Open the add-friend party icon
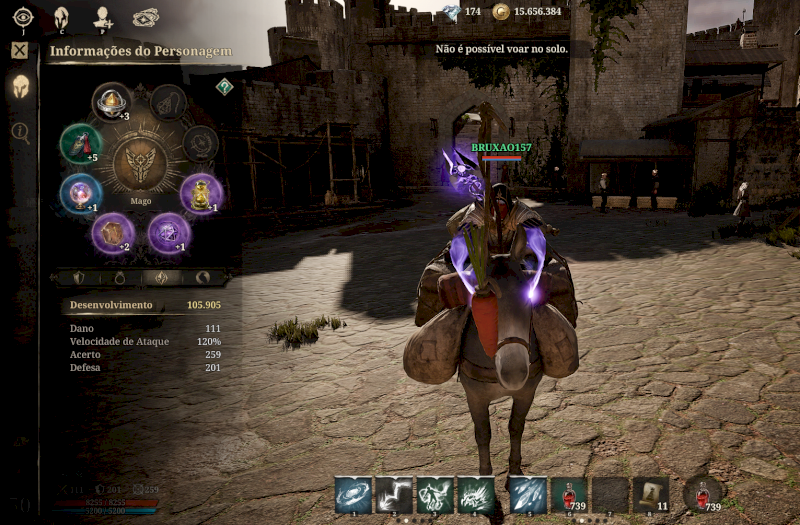Screen dimensions: 800x525 pyautogui.click(x=102, y=17)
